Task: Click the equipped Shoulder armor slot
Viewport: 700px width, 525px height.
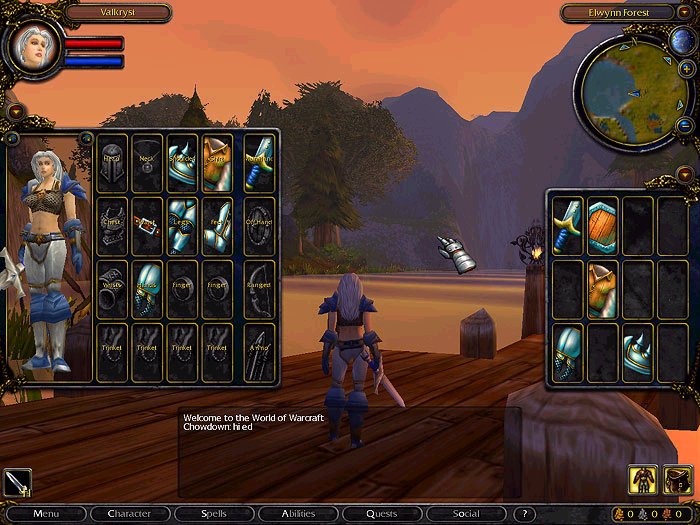Action: (182, 163)
